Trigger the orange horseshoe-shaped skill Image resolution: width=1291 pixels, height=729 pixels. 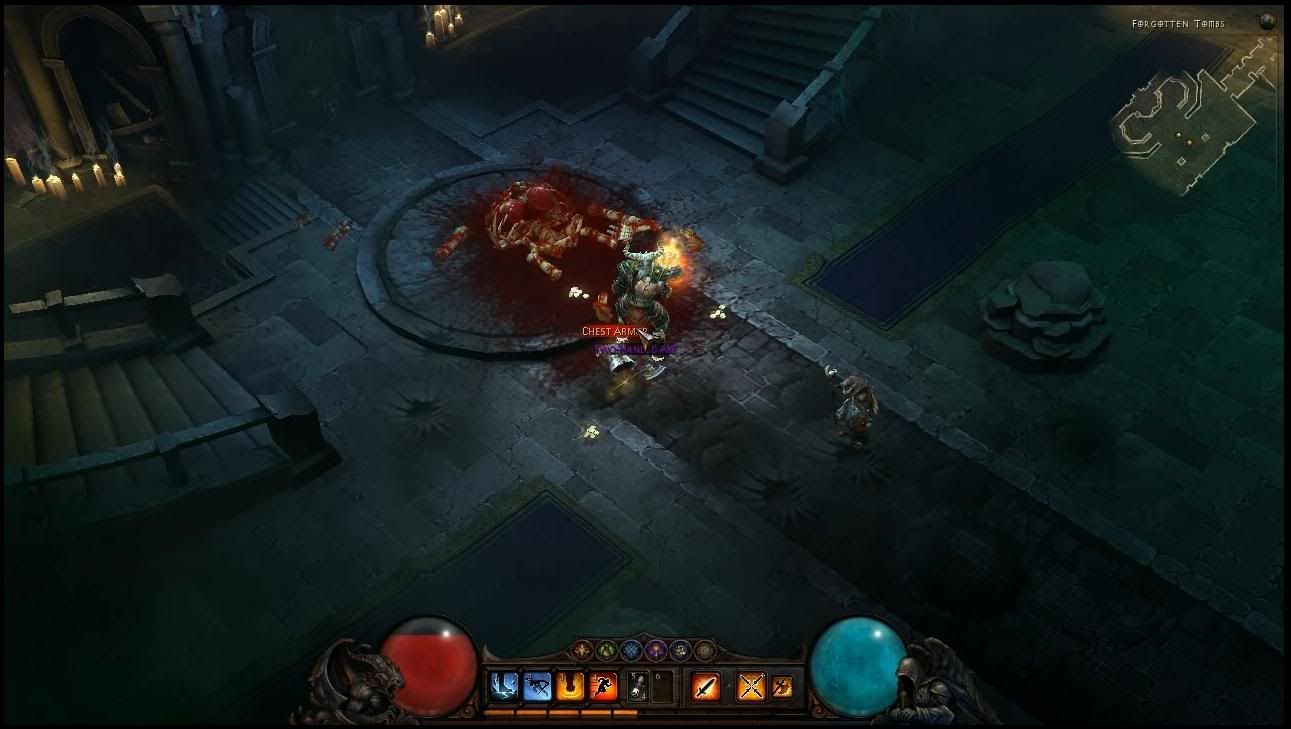coord(570,686)
